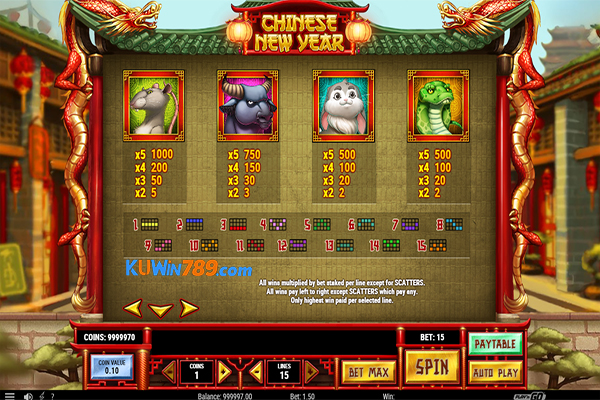This screenshot has height=400, width=600.
Task: Start AUTO PLAY
Action: click(494, 370)
